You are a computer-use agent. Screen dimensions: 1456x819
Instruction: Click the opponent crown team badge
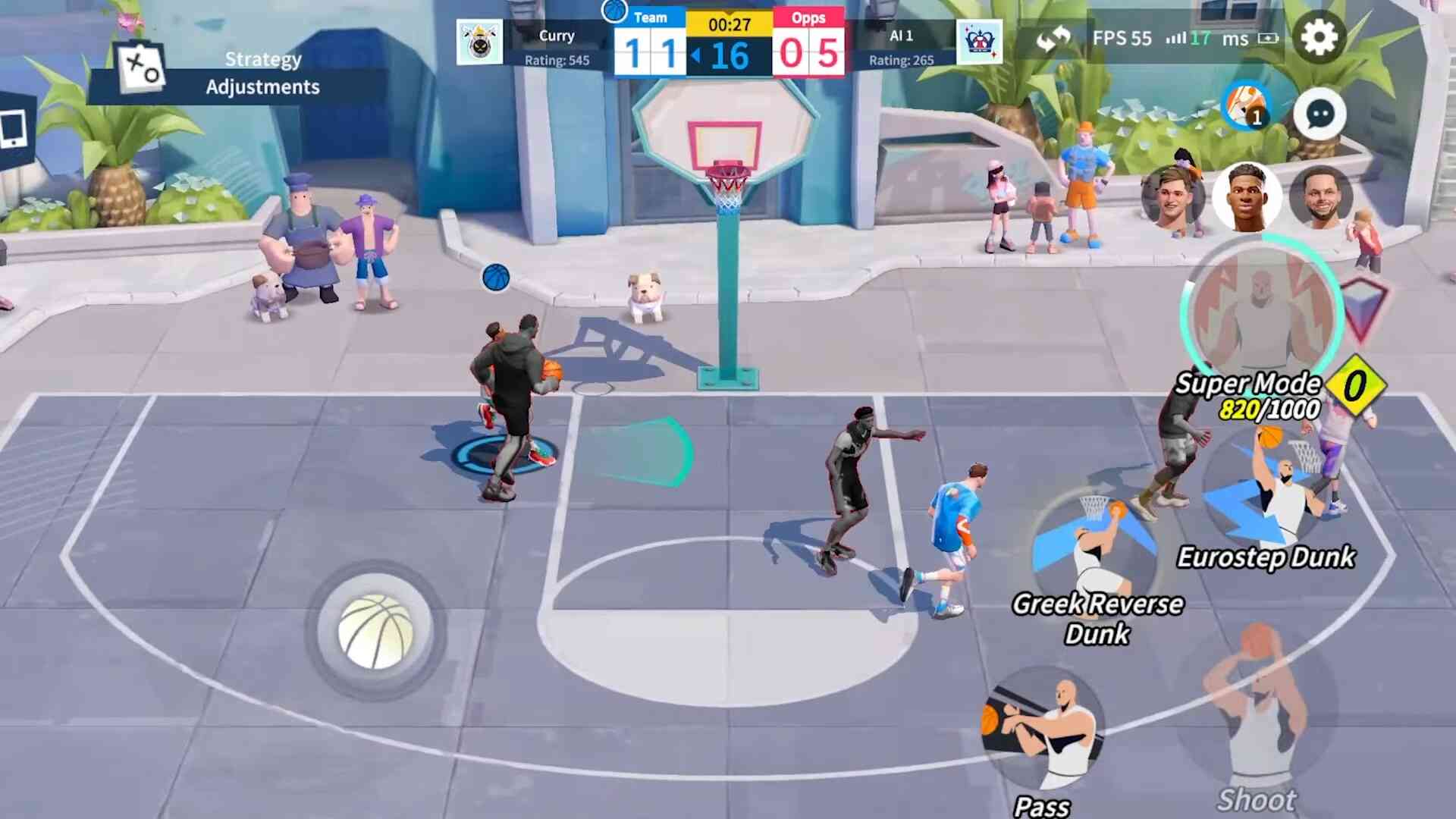[979, 42]
